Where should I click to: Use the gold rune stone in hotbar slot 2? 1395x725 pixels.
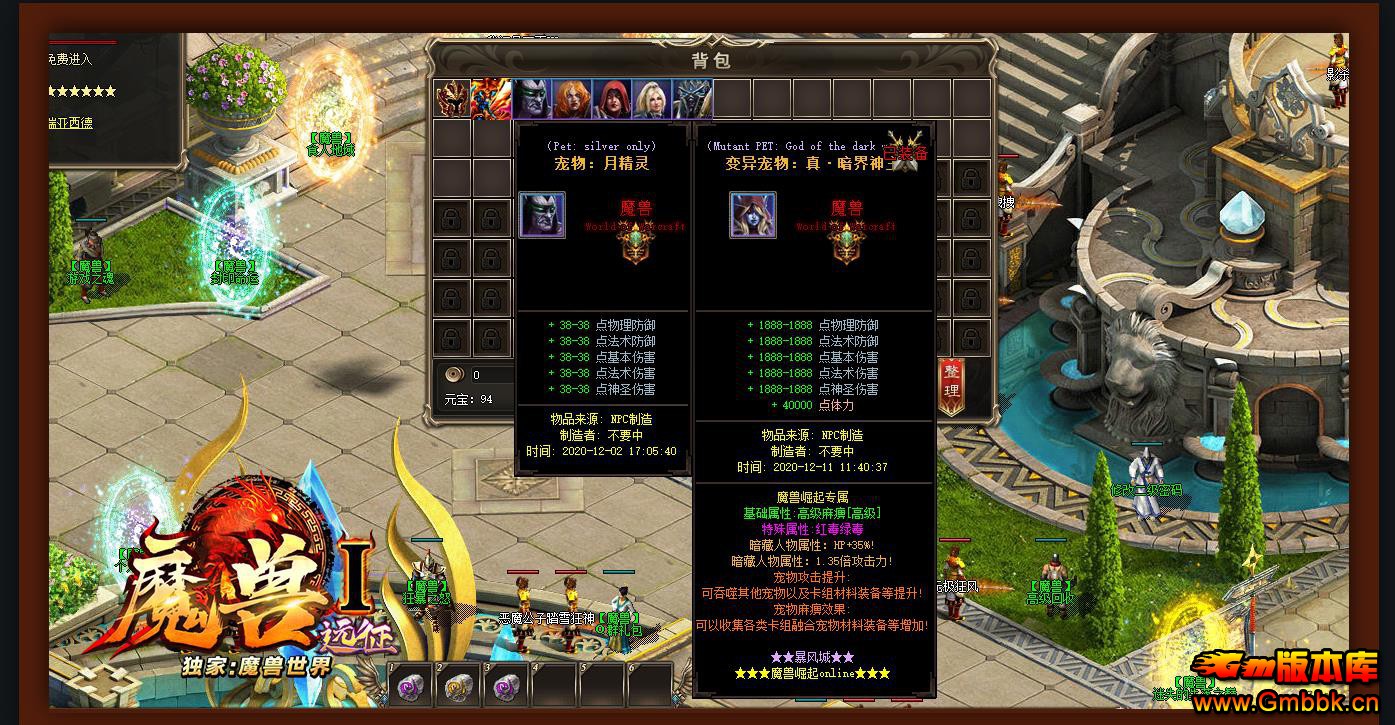pos(458,686)
